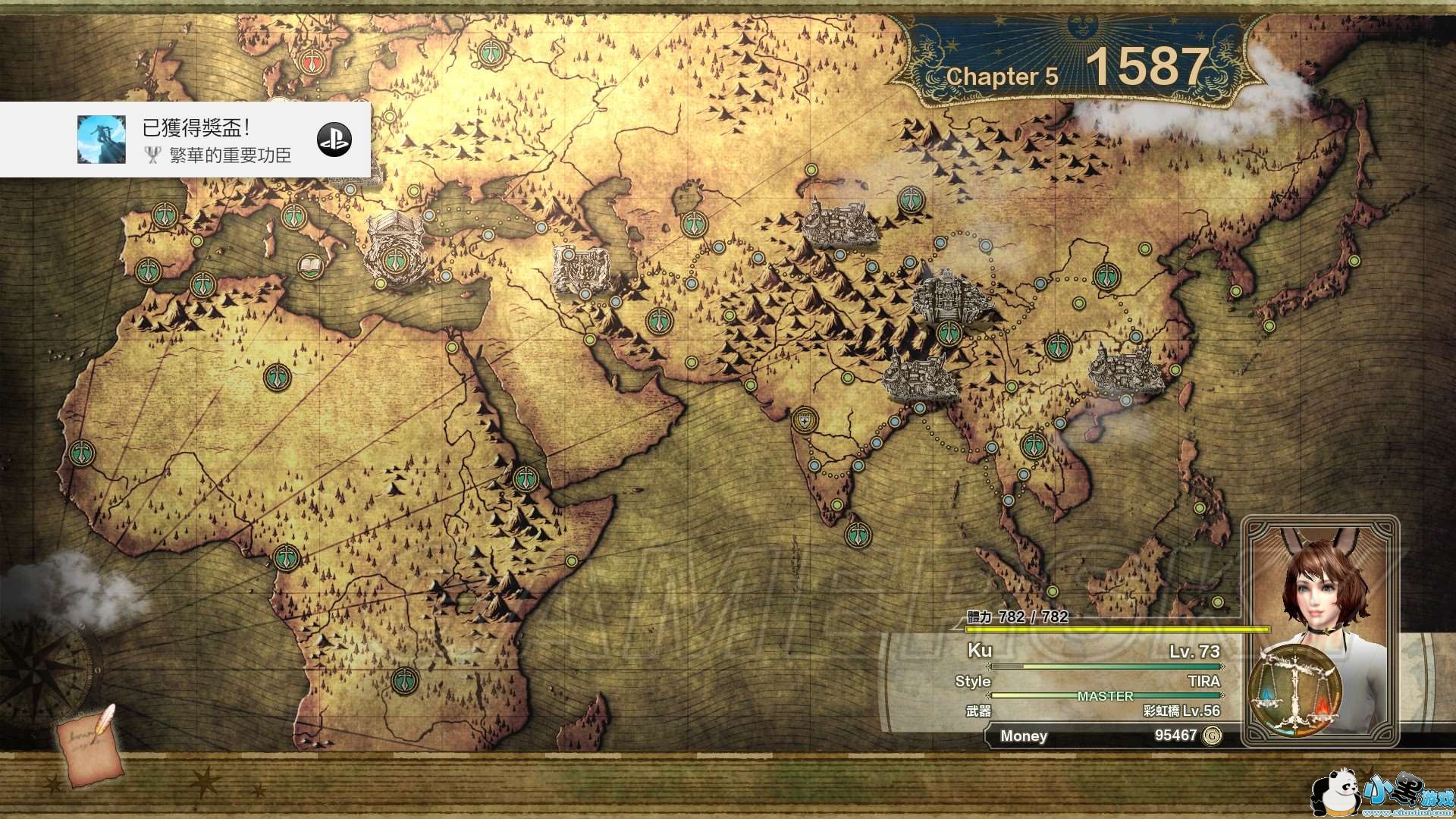Select the shield crest marker in India
This screenshot has width=1456, height=819.
pyautogui.click(x=805, y=419)
